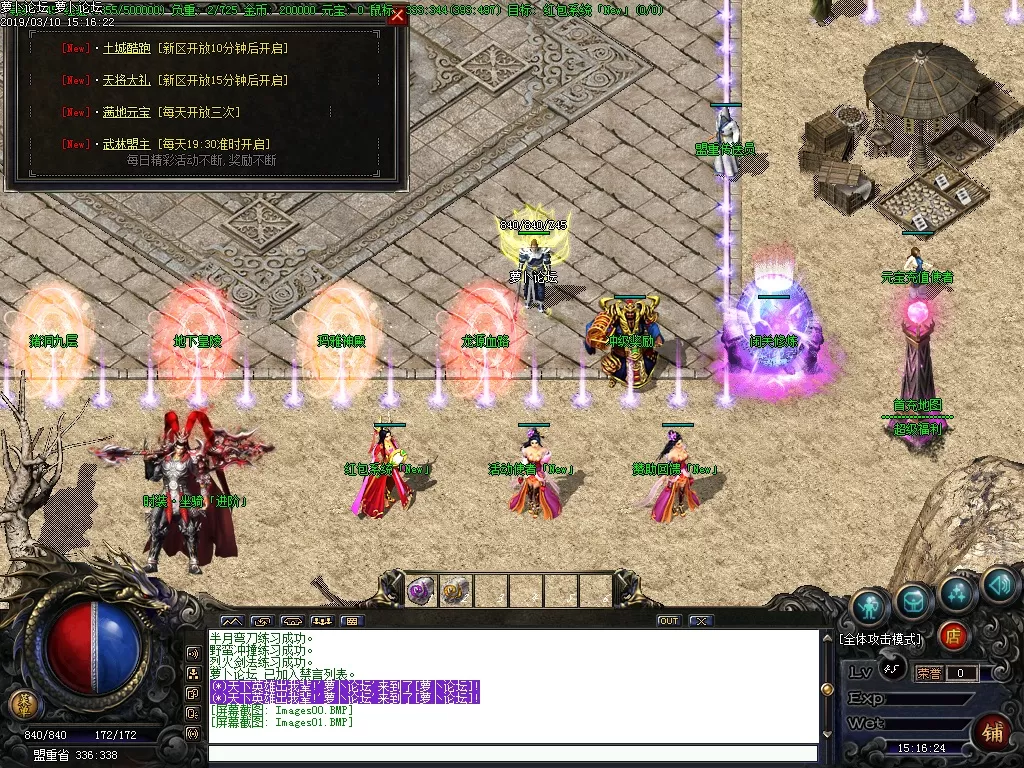Screen dimensions: 1024x768
Task: Open the 土城酷跑 event link
Action: 125,48
